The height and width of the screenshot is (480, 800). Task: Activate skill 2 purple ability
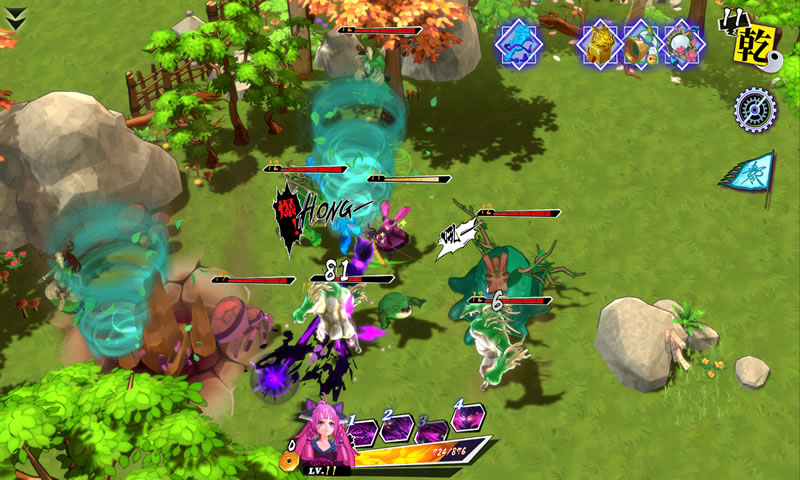click(x=396, y=430)
